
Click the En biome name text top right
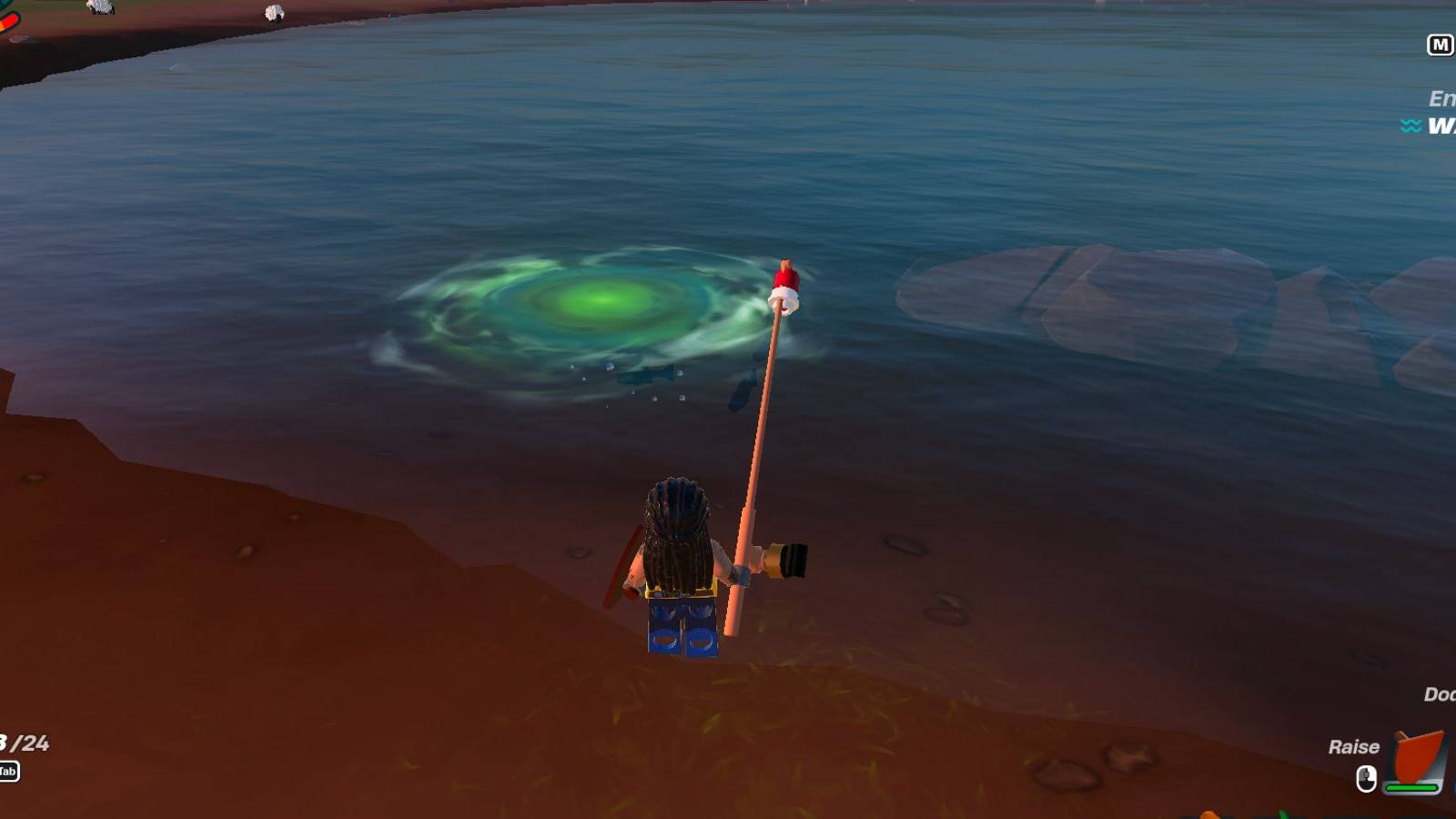click(1442, 97)
